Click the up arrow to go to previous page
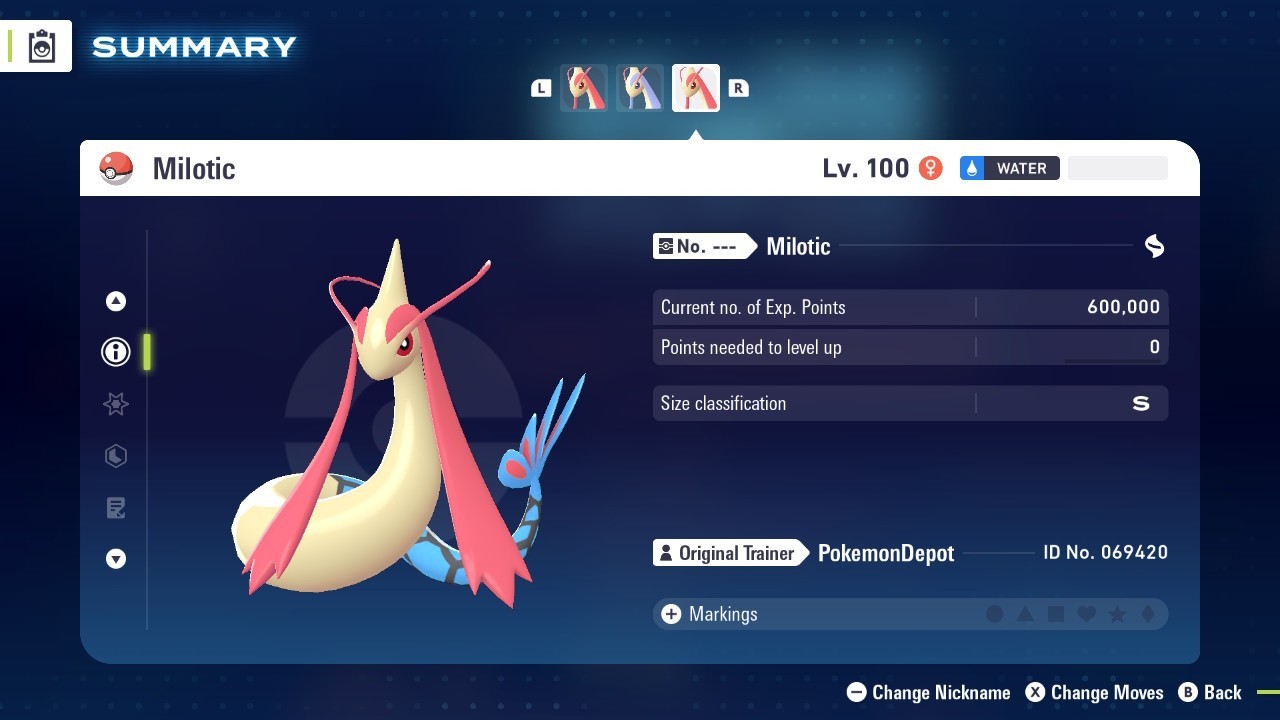Image resolution: width=1280 pixels, height=720 pixels. (x=116, y=300)
